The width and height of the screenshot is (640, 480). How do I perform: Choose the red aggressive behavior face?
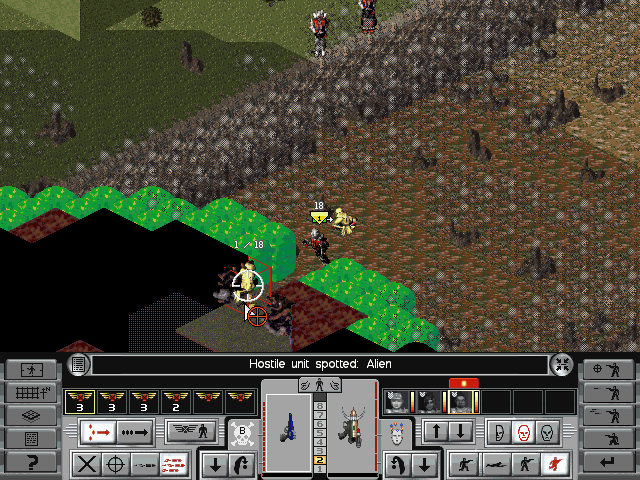click(521, 433)
